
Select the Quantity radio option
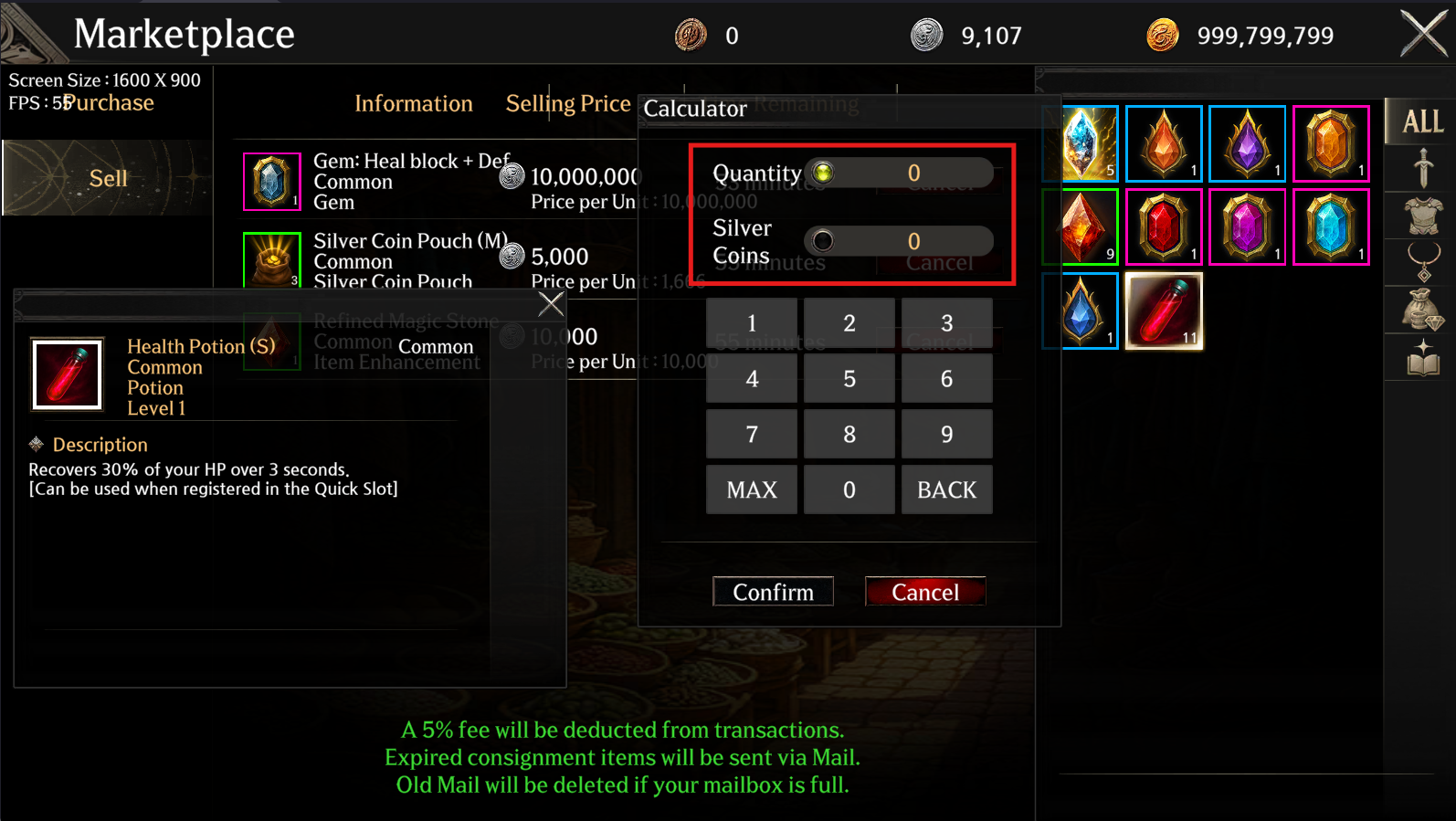tap(823, 173)
